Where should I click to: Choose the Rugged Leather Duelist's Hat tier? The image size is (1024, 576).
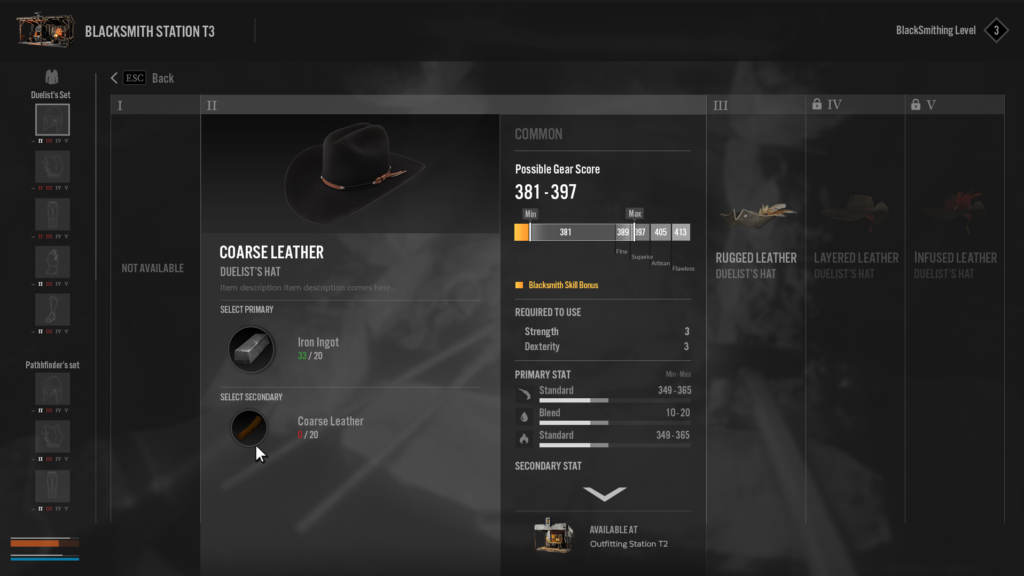(x=756, y=264)
